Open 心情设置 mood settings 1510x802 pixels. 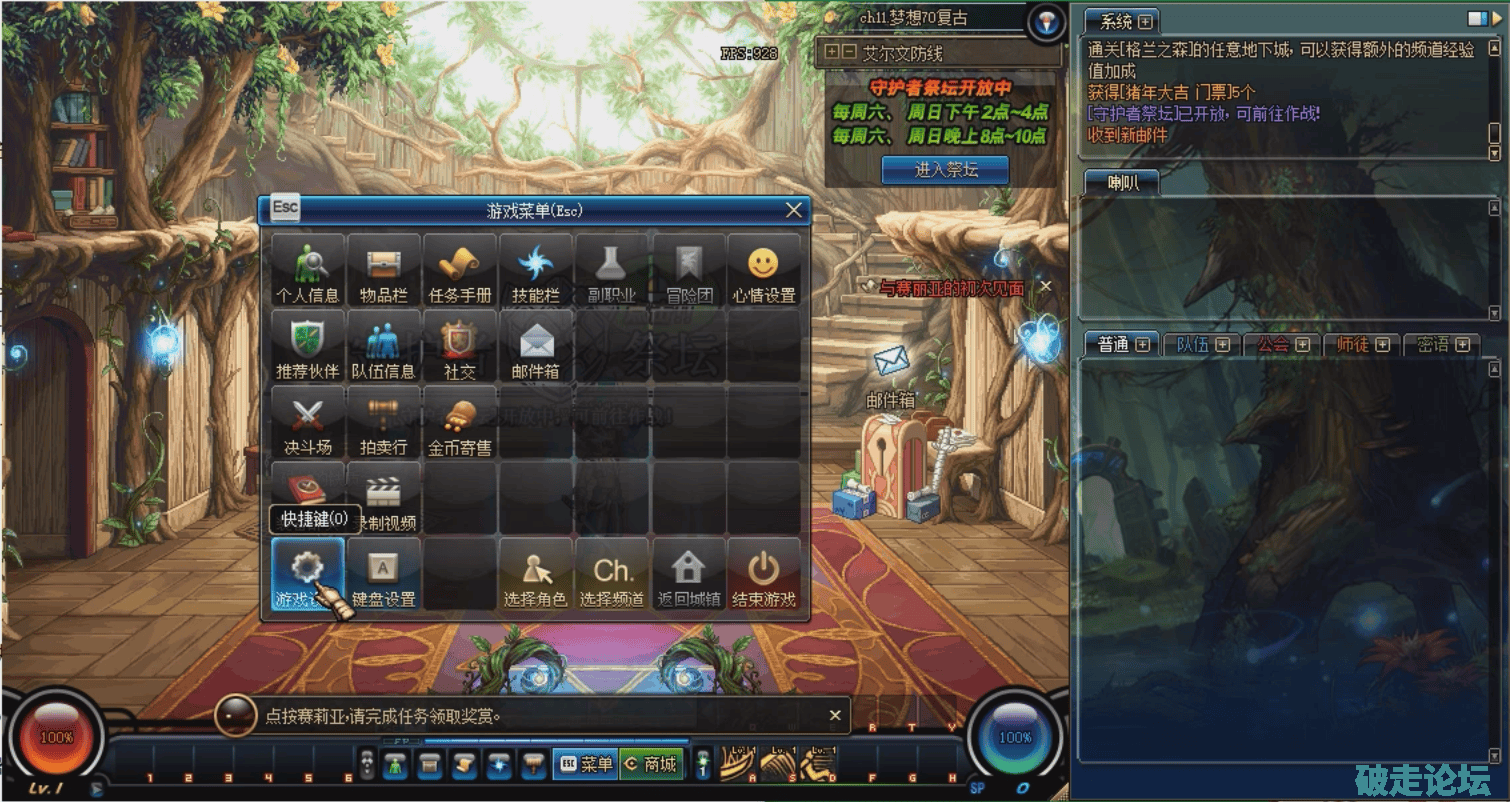(764, 270)
